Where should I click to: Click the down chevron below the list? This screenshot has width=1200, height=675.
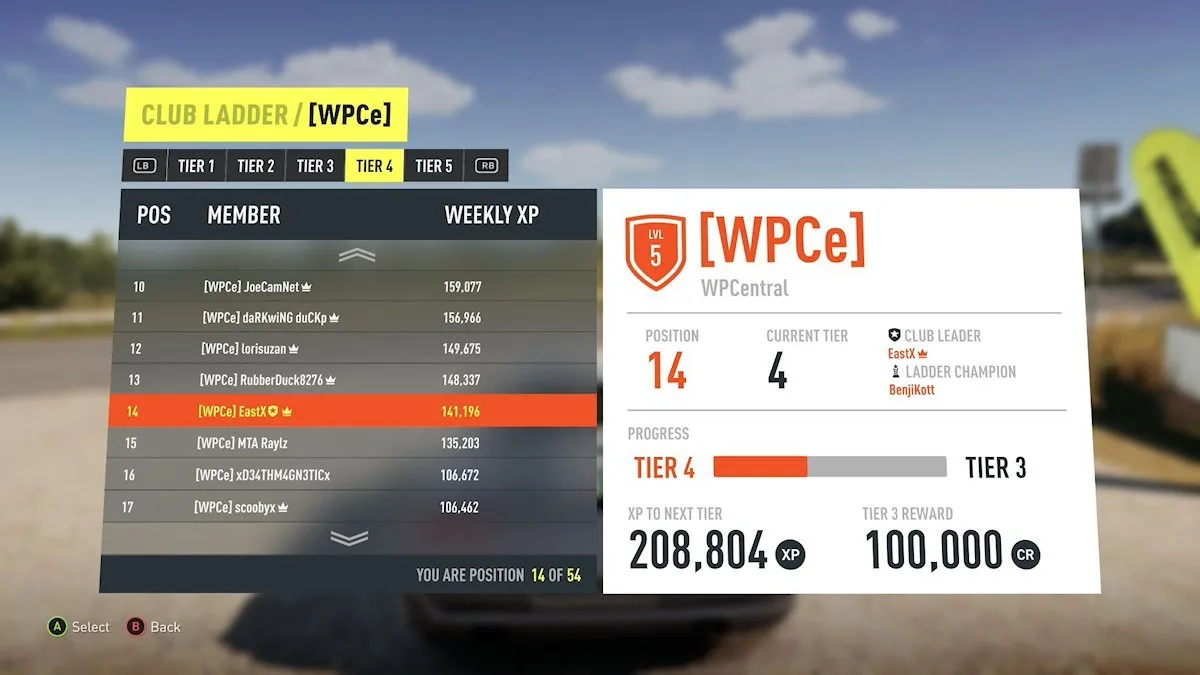coord(349,538)
